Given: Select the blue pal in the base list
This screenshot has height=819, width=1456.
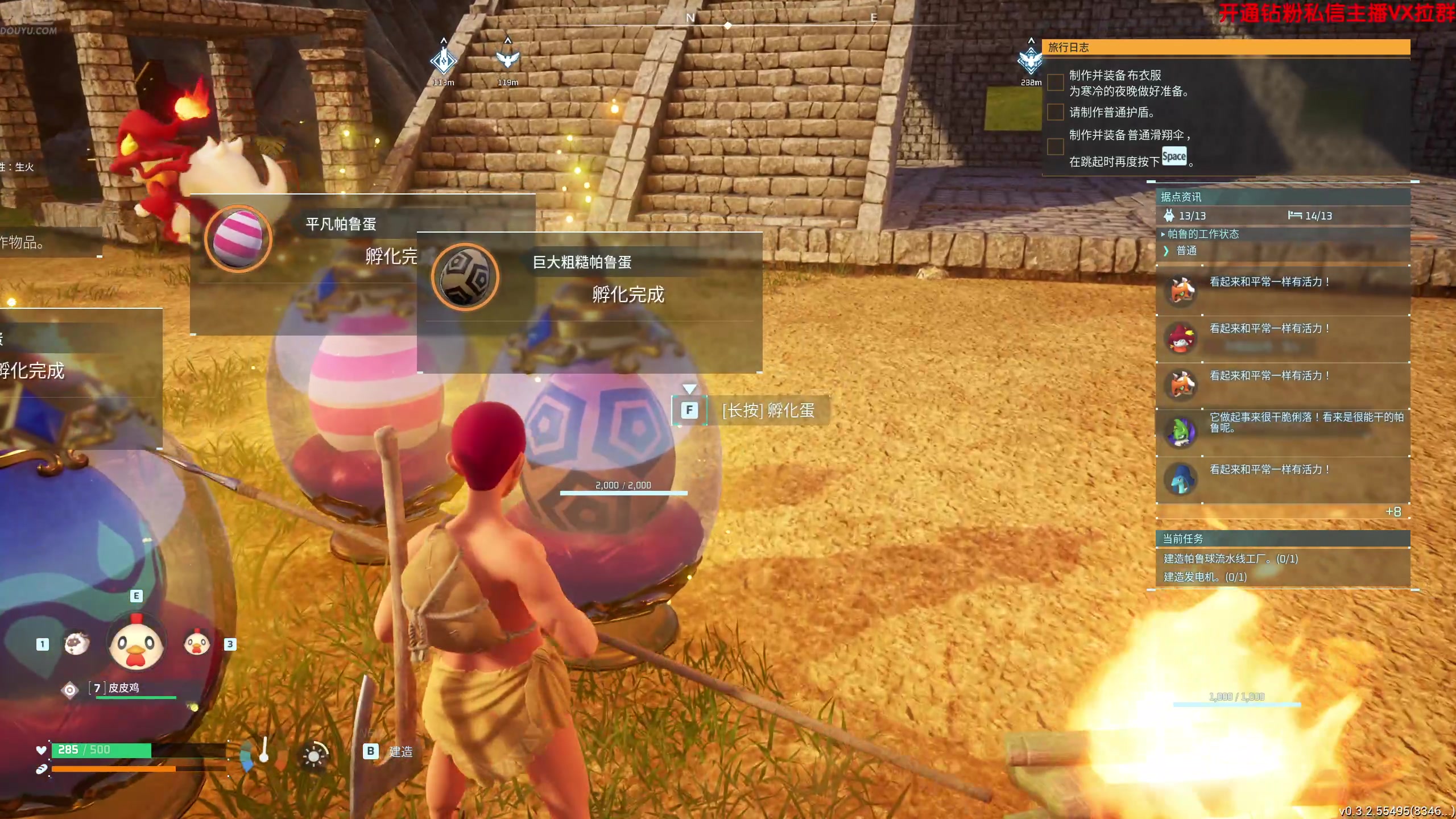Looking at the screenshot, I should click(1181, 479).
